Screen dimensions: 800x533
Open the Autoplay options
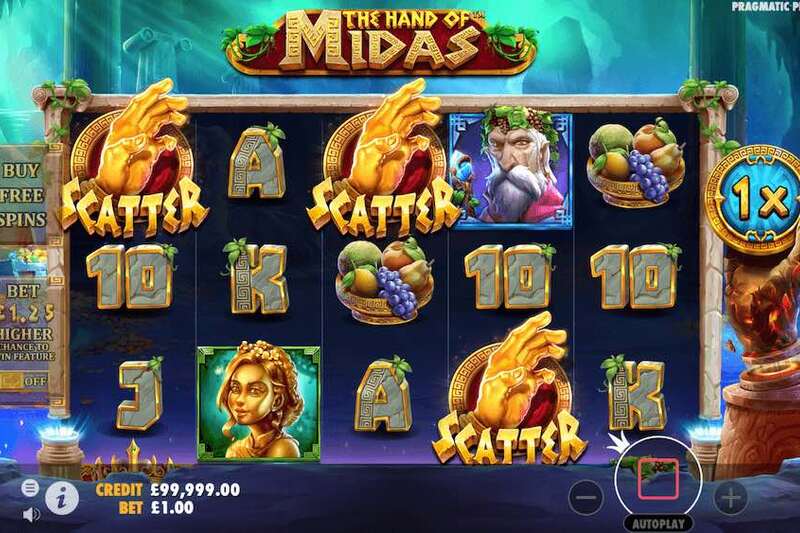(659, 522)
